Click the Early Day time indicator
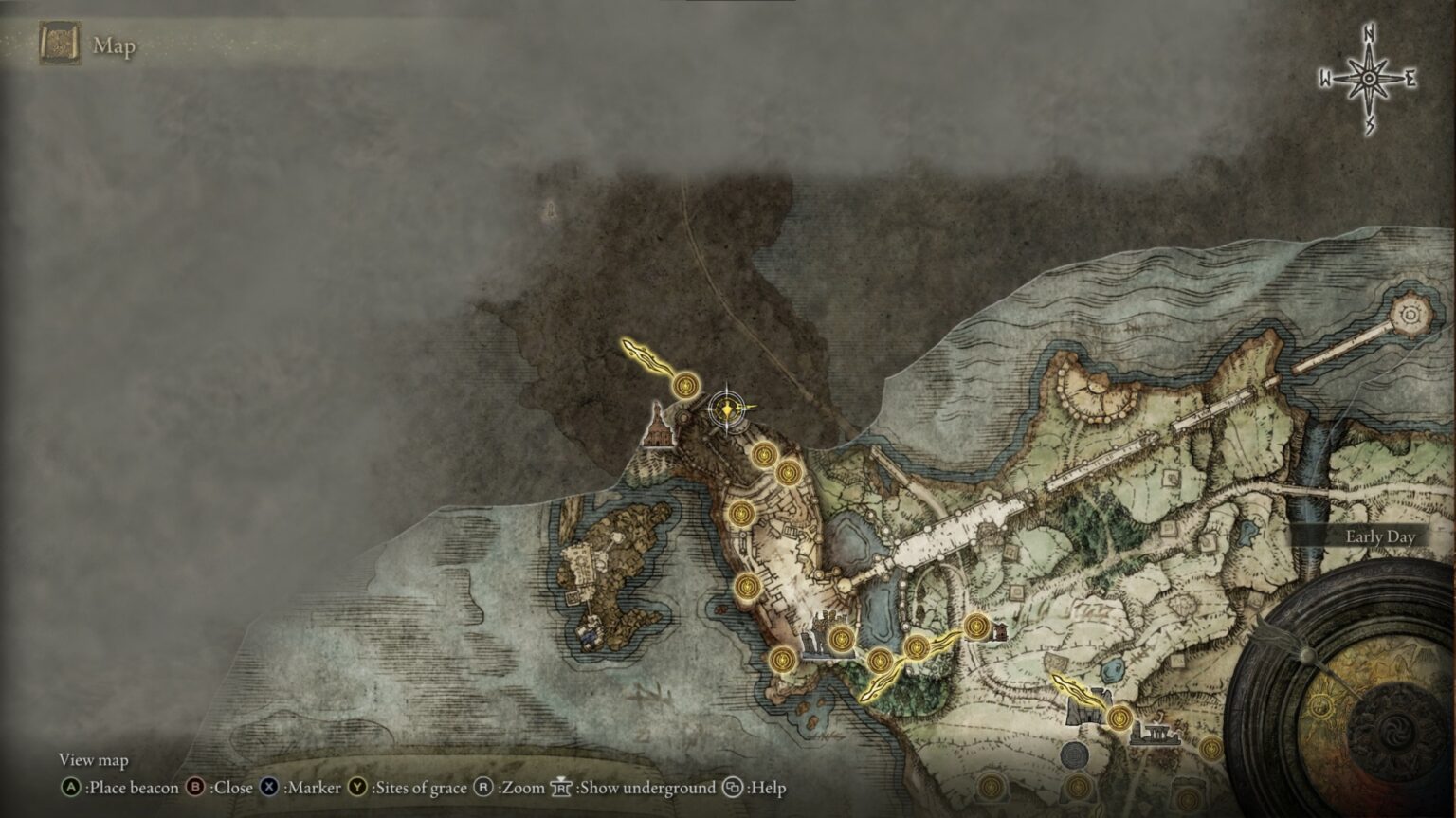This screenshot has width=1456, height=818. coord(1379,536)
